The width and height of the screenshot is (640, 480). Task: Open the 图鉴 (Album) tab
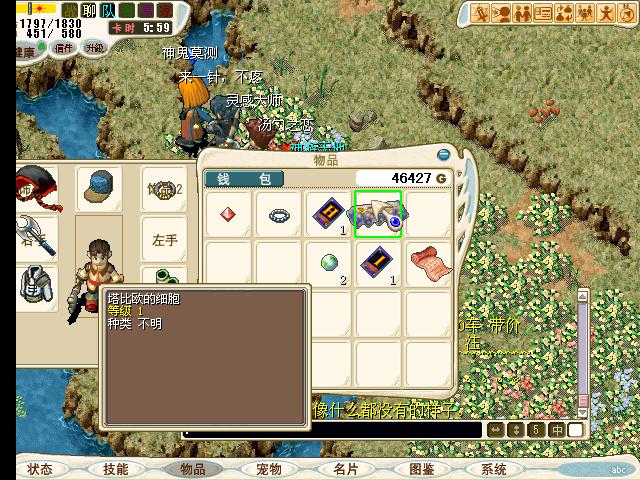(x=421, y=469)
